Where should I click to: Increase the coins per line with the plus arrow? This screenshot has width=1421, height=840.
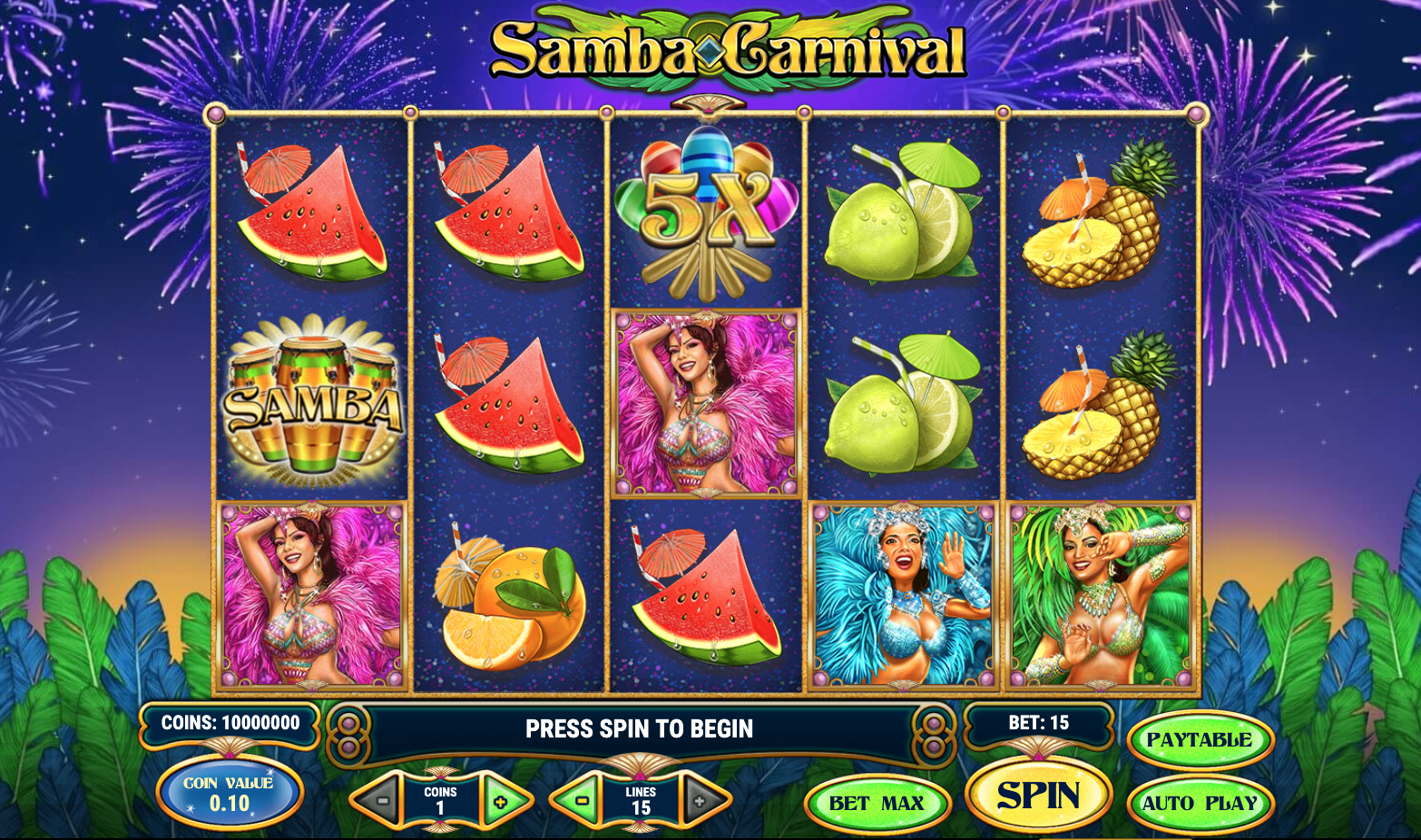click(500, 802)
